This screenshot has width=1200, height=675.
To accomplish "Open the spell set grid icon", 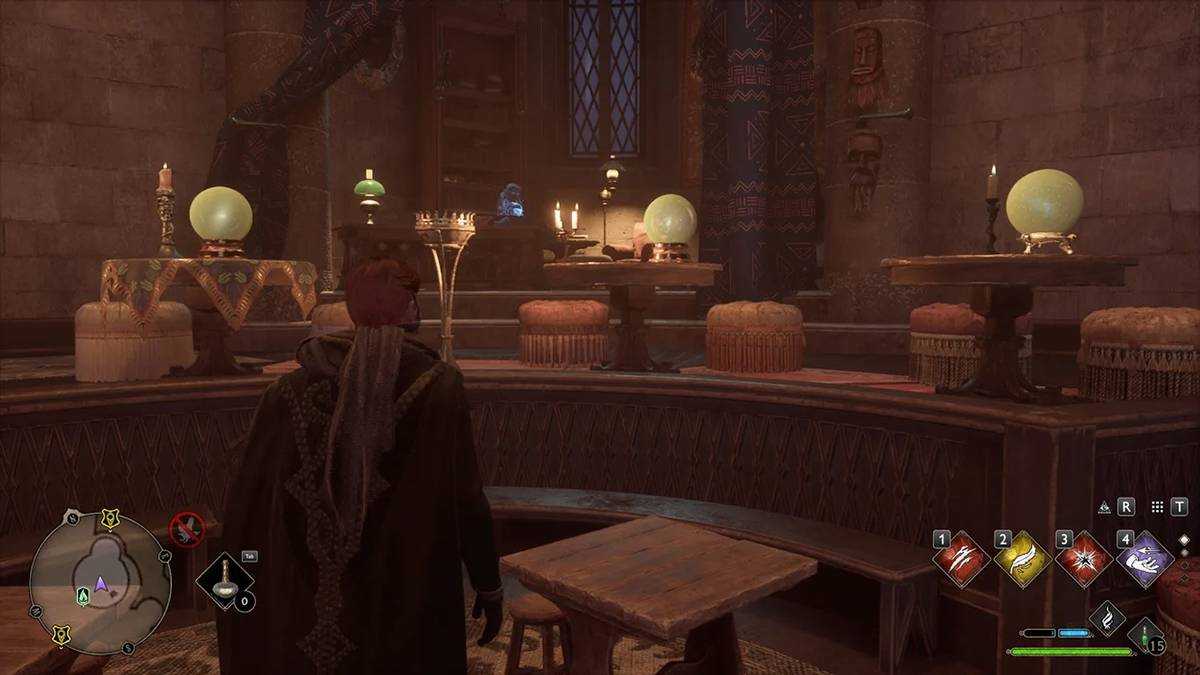I will coord(1157,507).
